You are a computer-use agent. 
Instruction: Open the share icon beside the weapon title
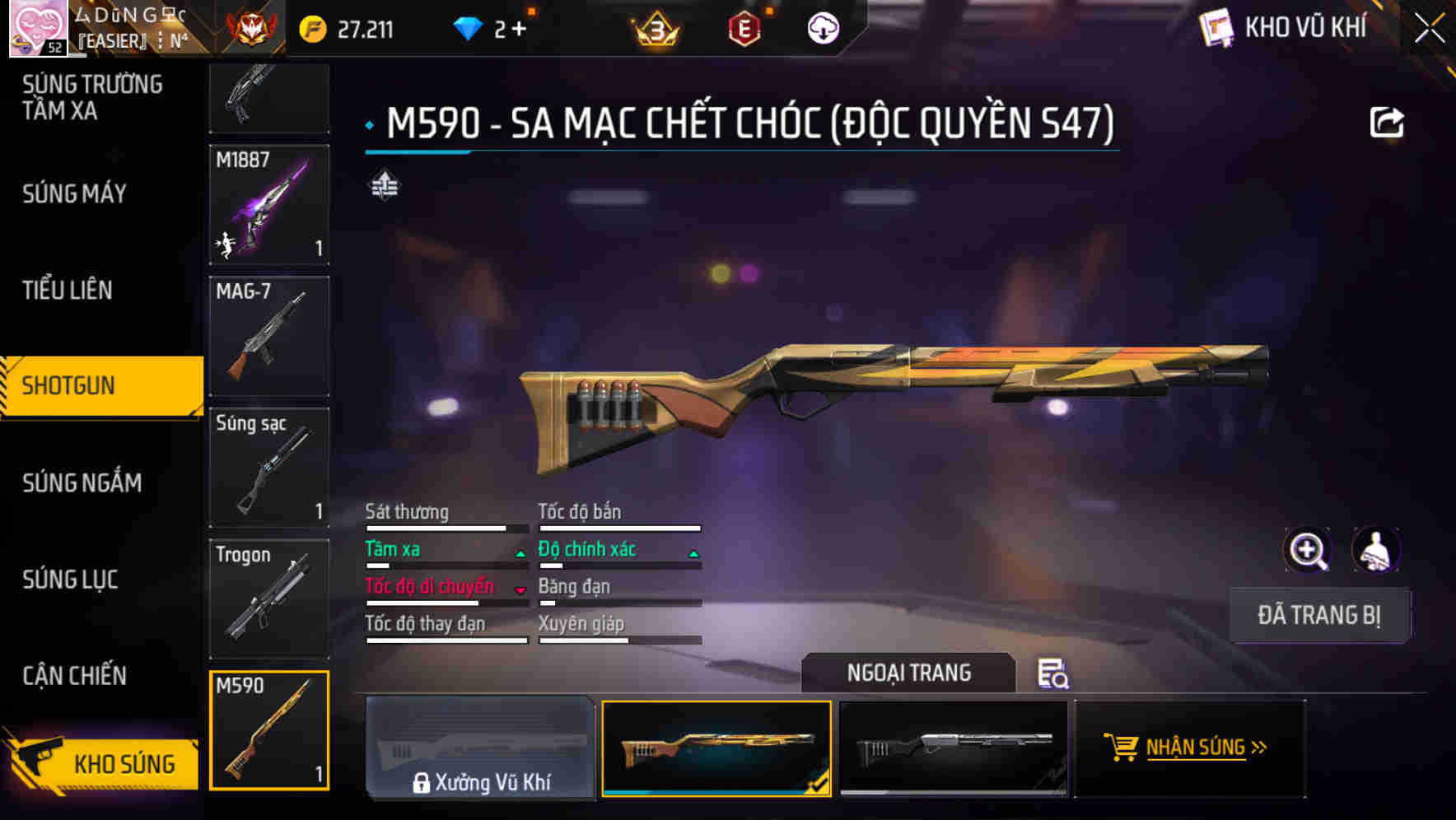click(x=1388, y=121)
